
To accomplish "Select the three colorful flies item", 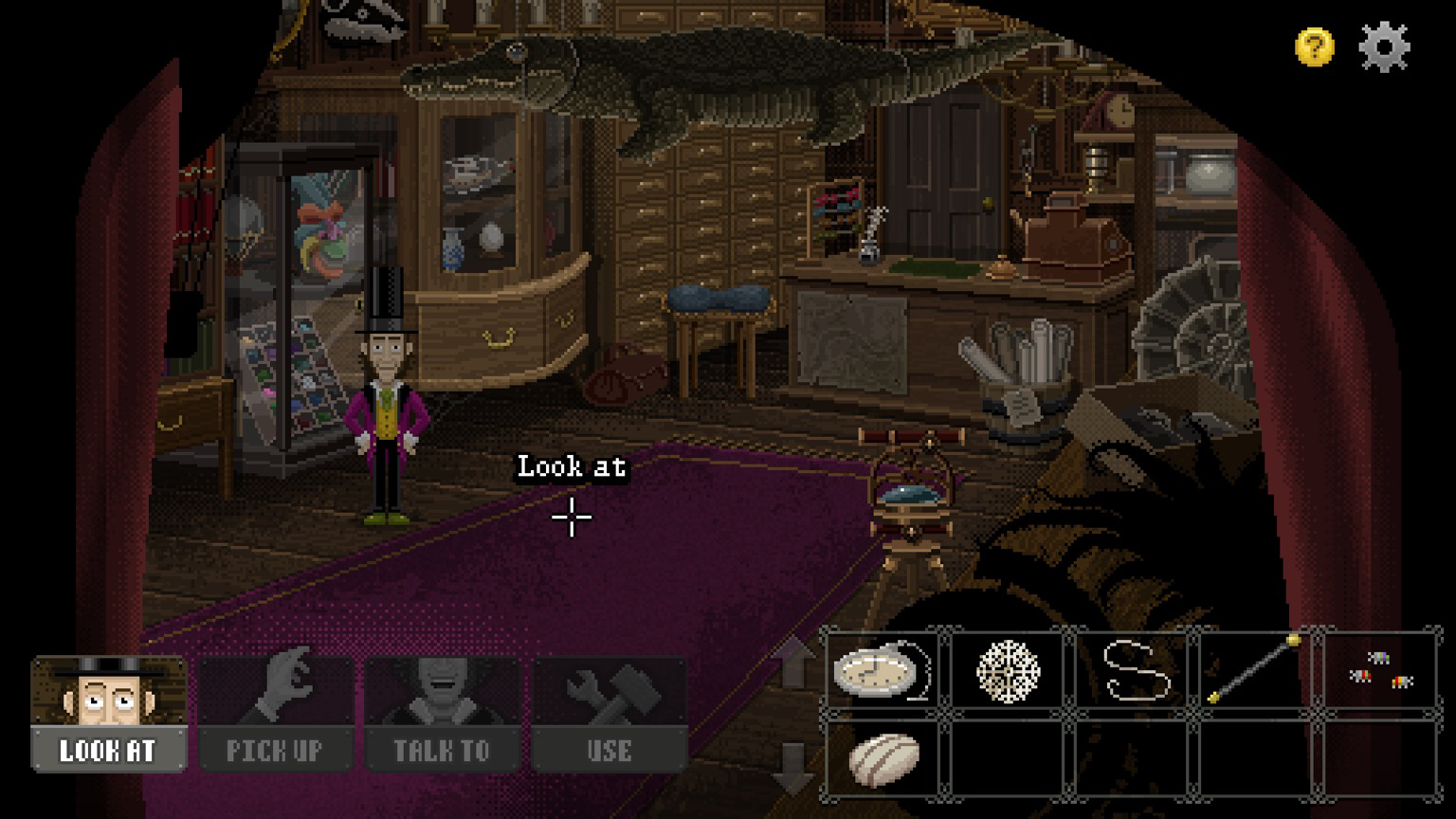I will 1380,671.
